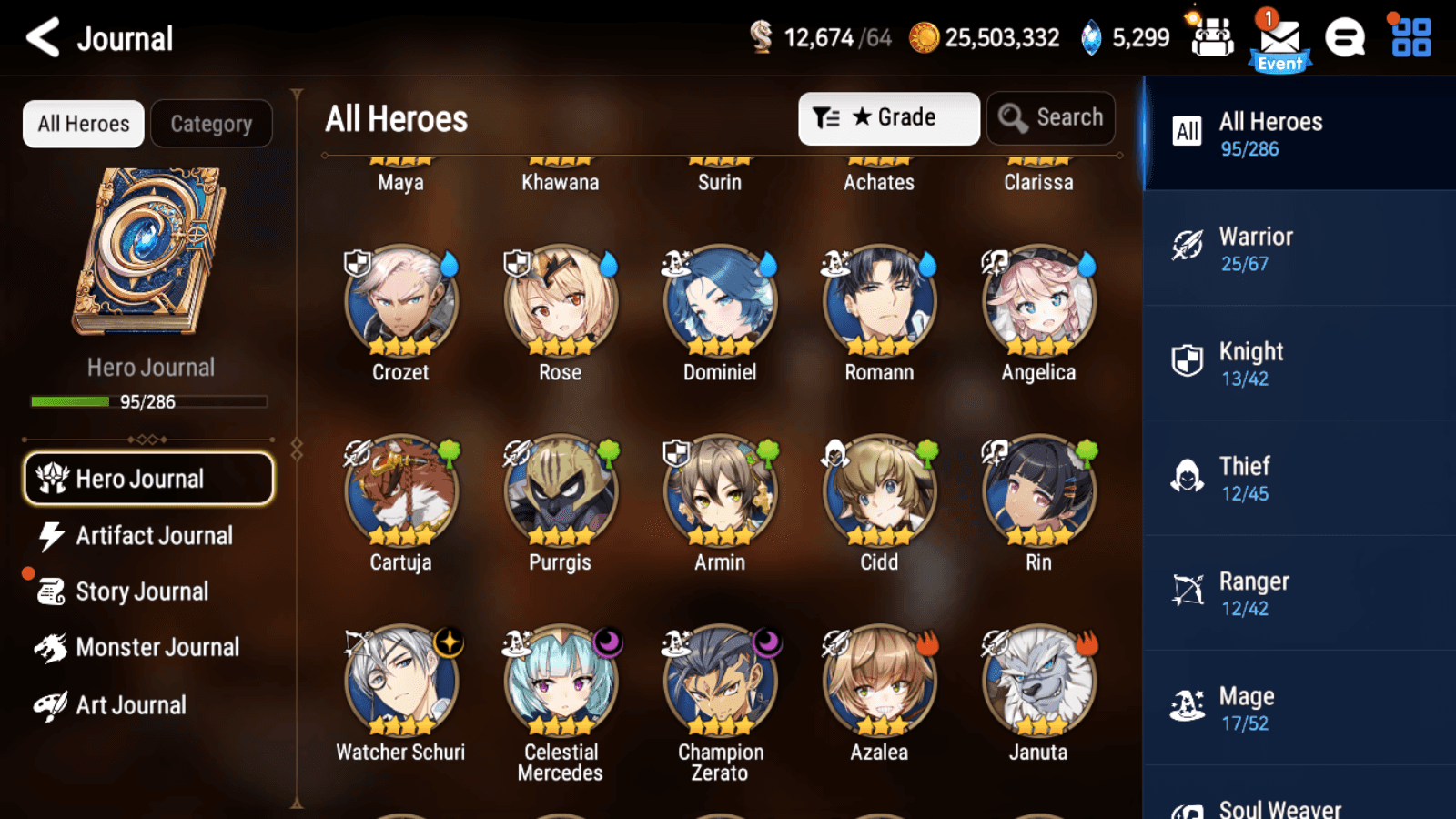Open the inventory chest icon
The width and height of the screenshot is (1456, 819).
[x=1212, y=38]
